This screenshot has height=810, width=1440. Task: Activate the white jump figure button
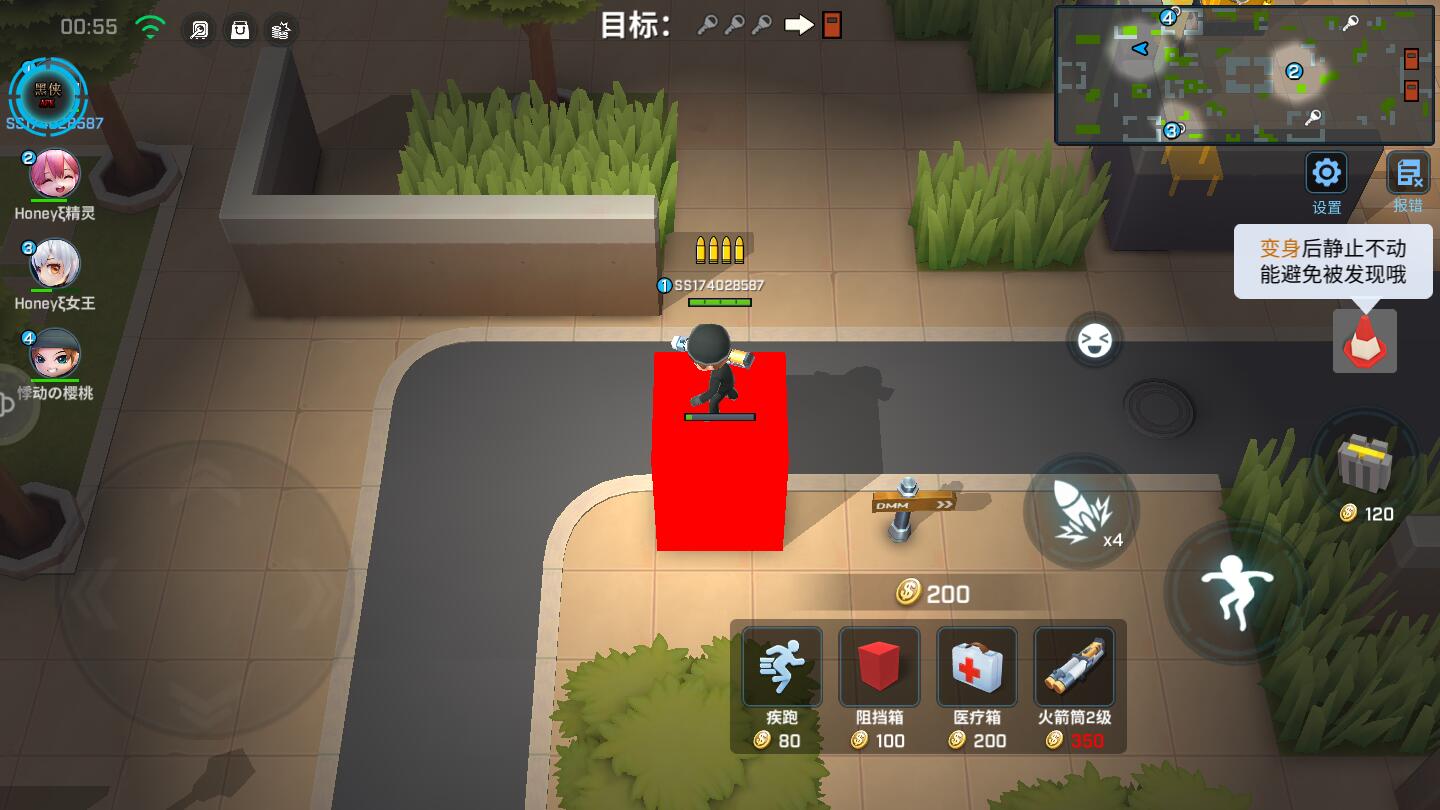(x=1237, y=589)
